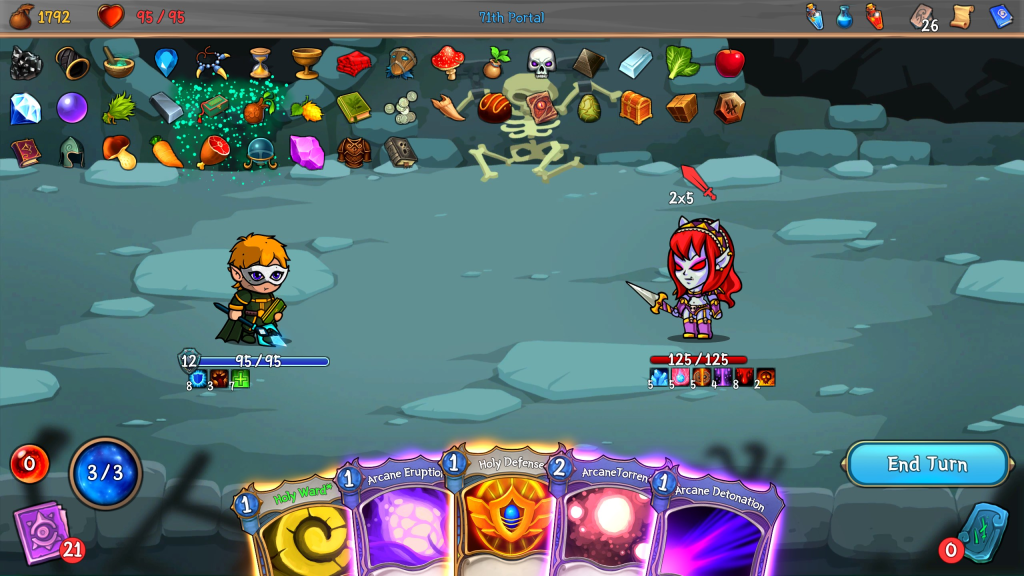
Task: End the current turn
Action: click(926, 464)
